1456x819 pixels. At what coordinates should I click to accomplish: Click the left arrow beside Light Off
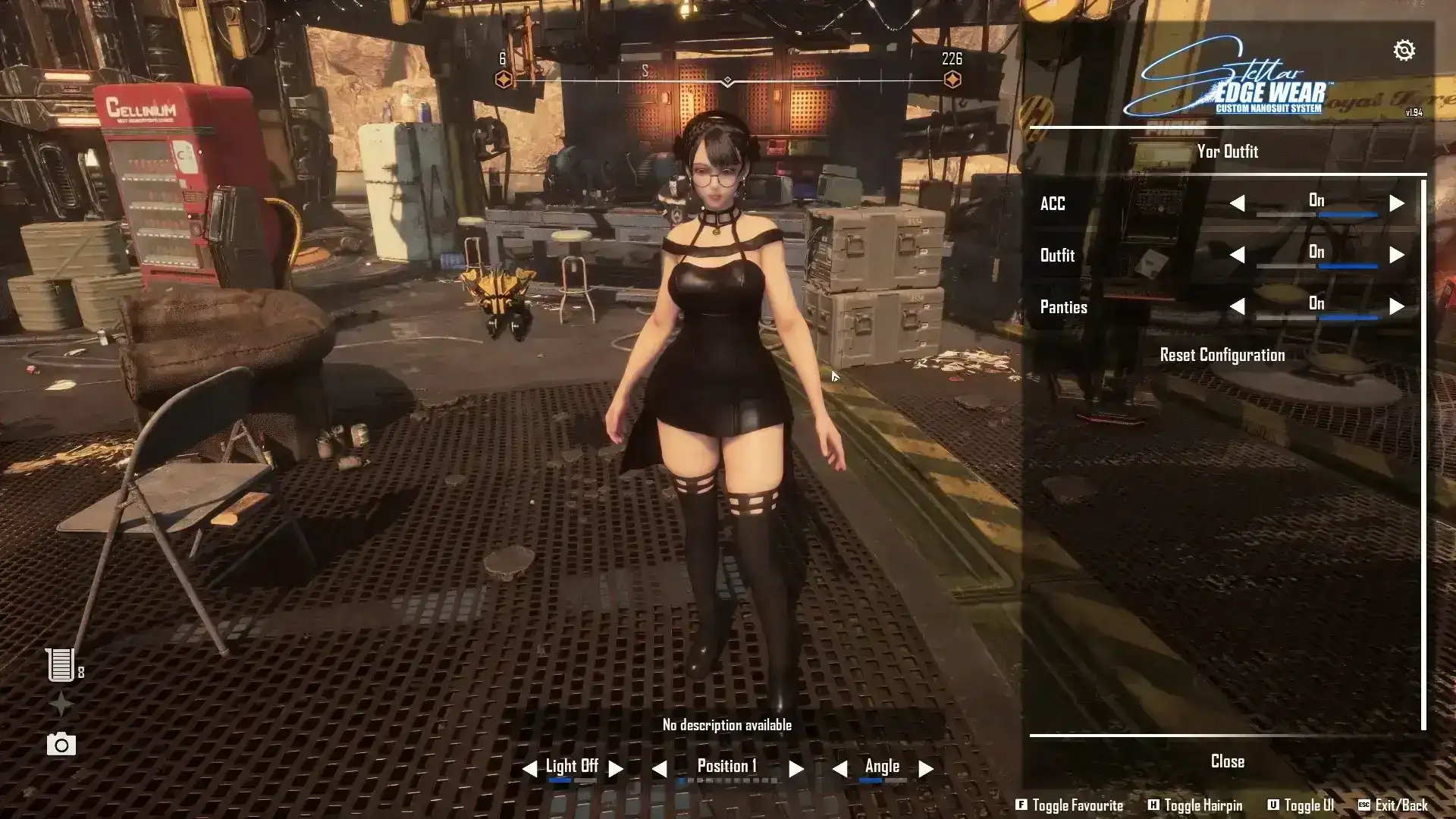click(x=529, y=769)
